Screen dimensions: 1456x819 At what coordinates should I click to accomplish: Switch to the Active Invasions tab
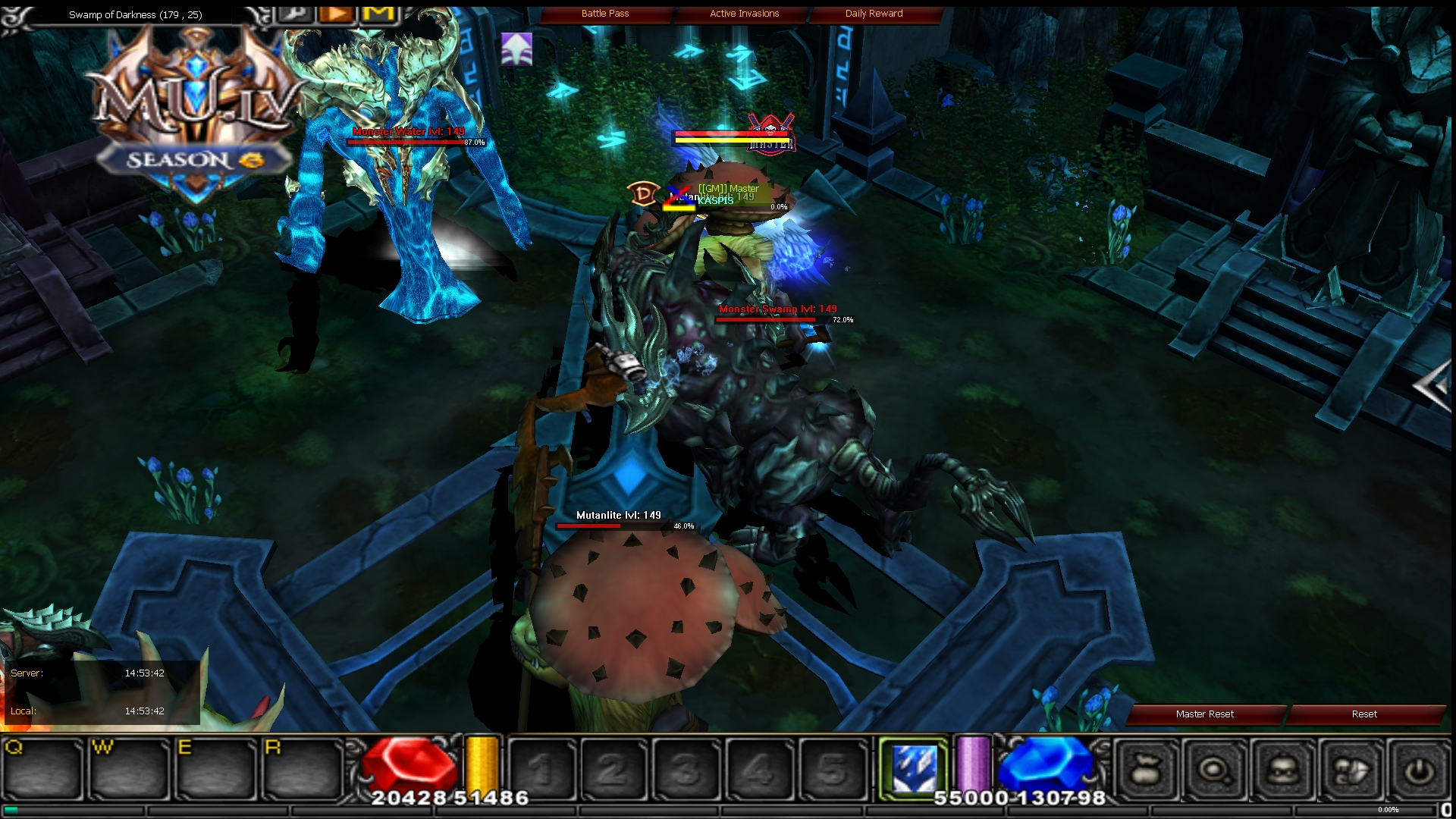[x=743, y=13]
